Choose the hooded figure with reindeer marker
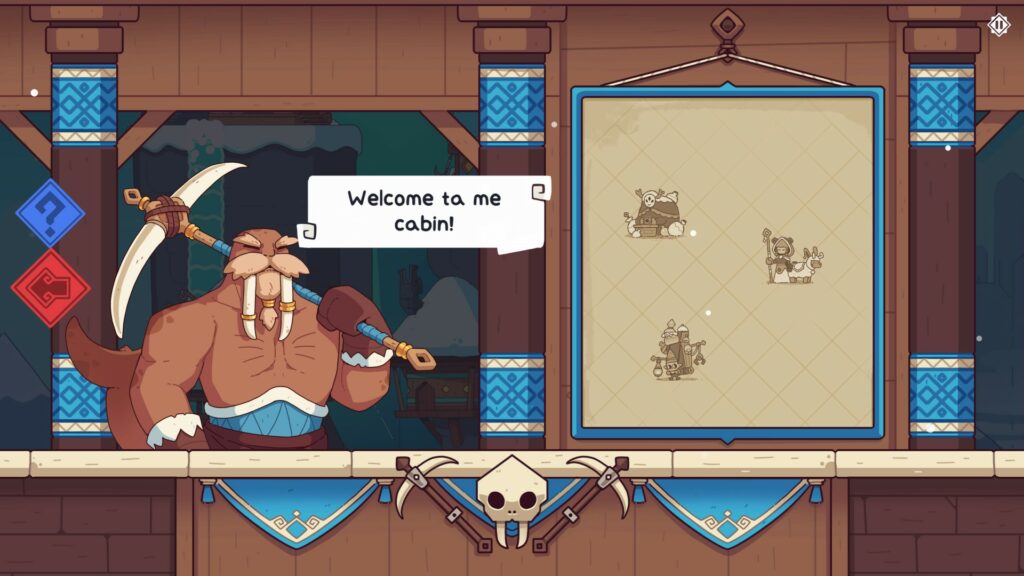Image resolution: width=1024 pixels, height=576 pixels. coord(793,259)
